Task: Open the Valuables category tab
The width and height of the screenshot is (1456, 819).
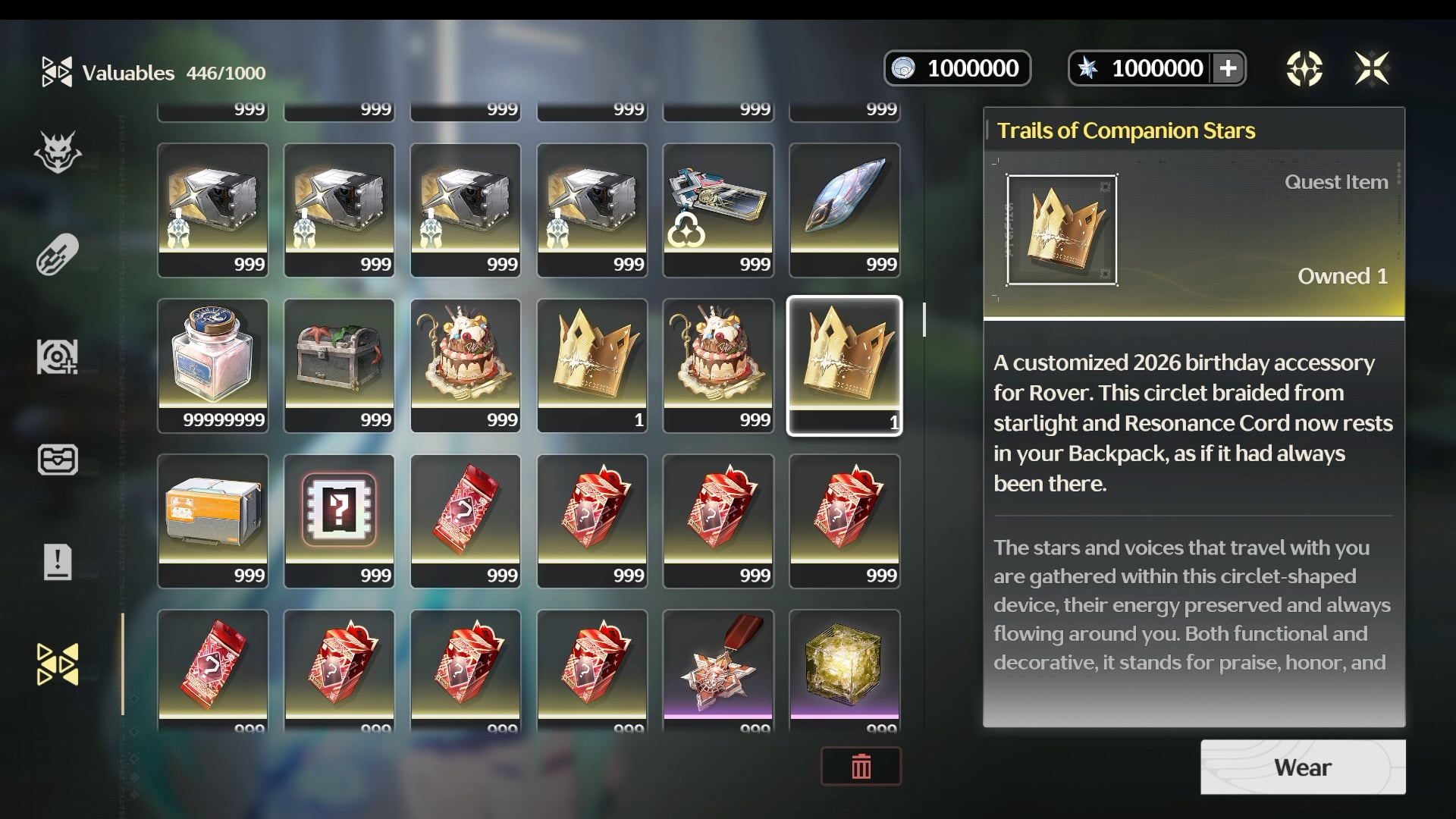Action: coord(58,664)
